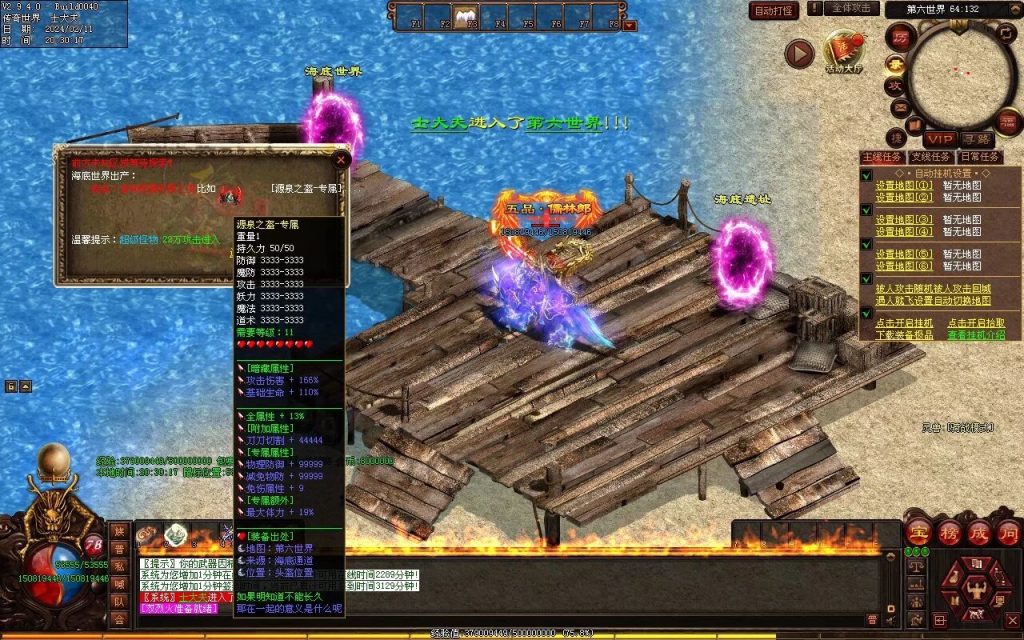Open the 宝 round red button
The width and height of the screenshot is (1024, 640).
click(x=919, y=533)
